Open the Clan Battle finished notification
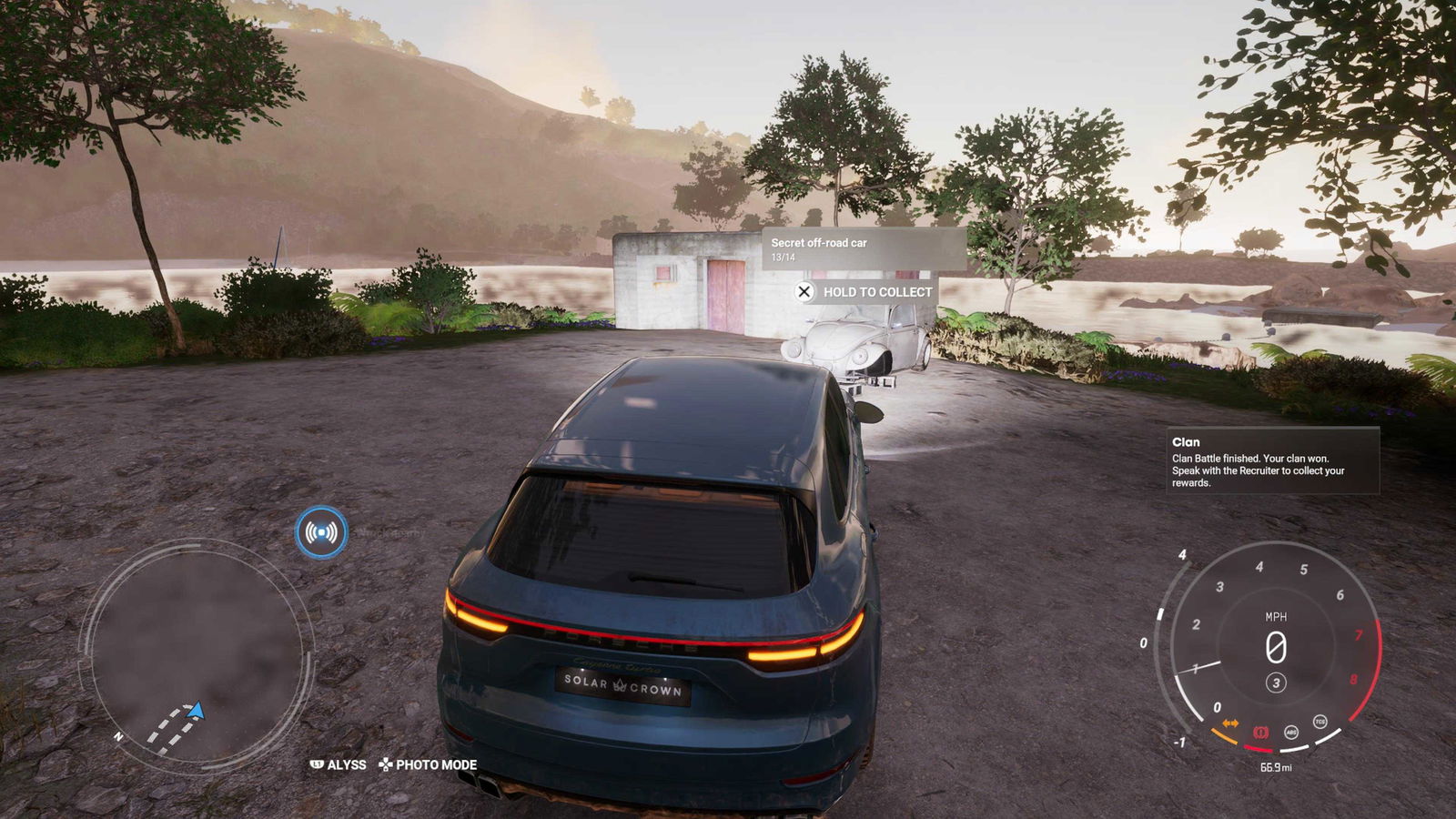Screen dimensions: 1456x819 pyautogui.click(x=1272, y=462)
